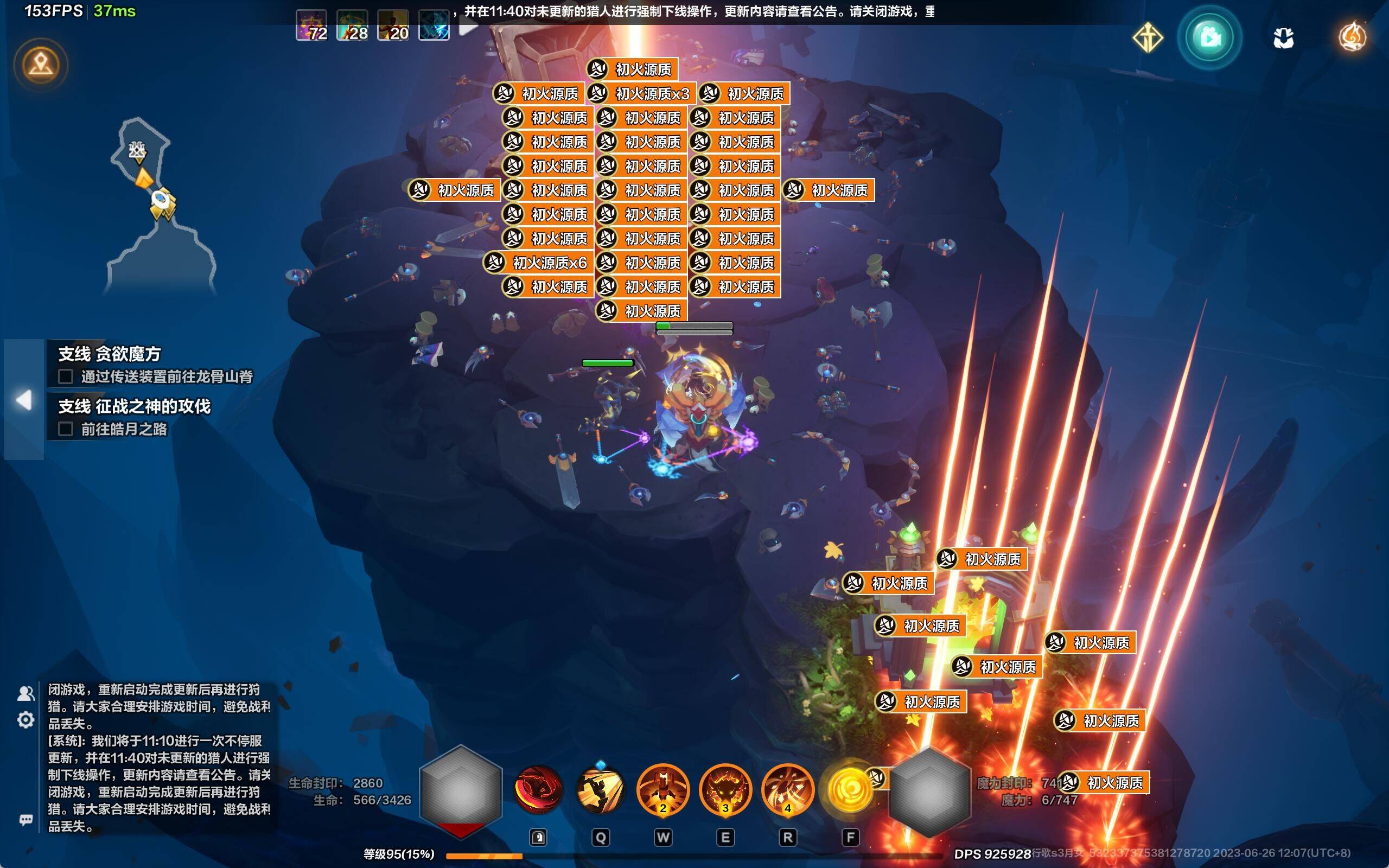The height and width of the screenshot is (868, 1389).
Task: Open chat settings with the gear icon
Action: click(x=26, y=719)
